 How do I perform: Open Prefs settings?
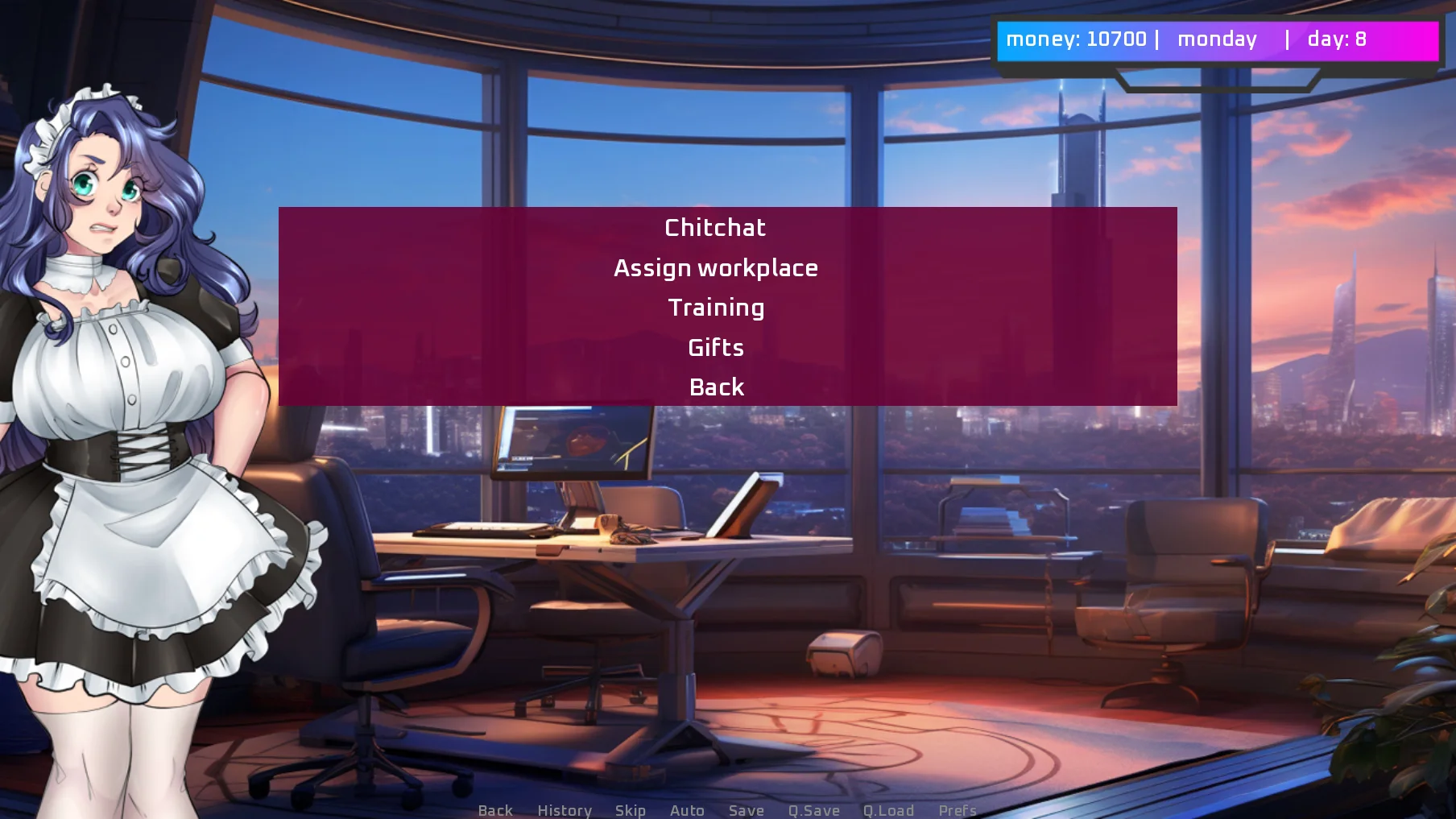coord(958,810)
